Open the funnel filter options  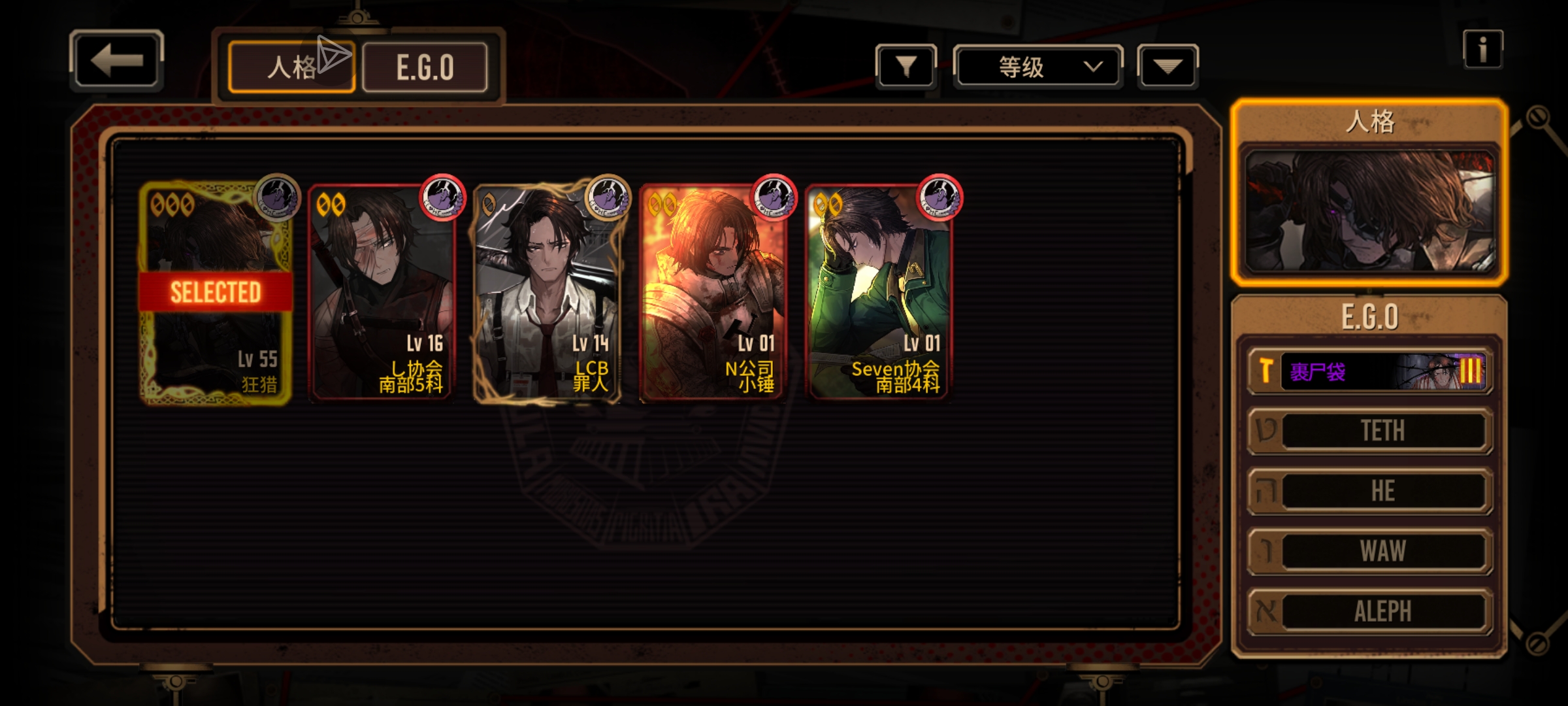click(906, 66)
